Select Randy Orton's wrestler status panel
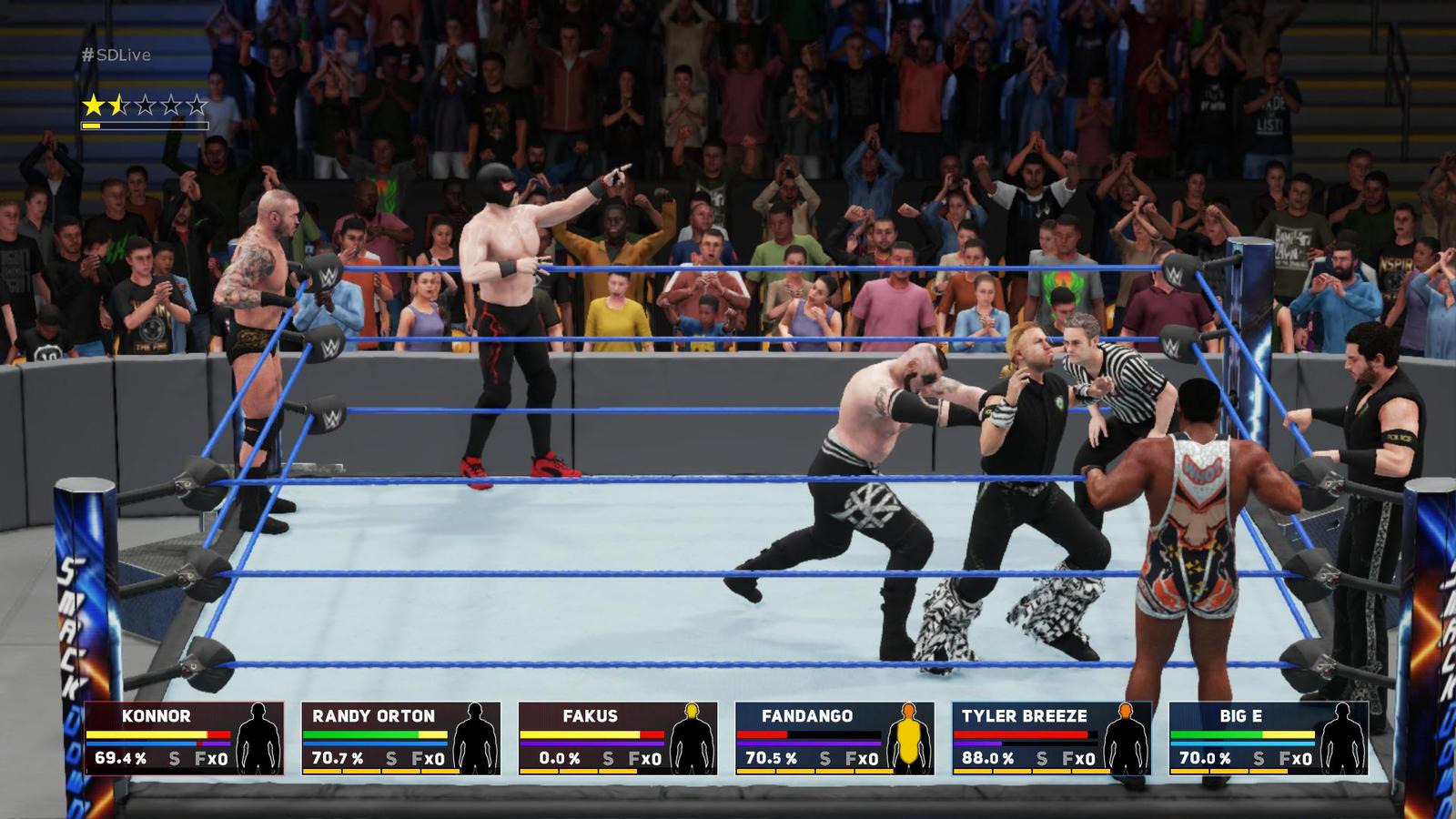 coord(400,738)
